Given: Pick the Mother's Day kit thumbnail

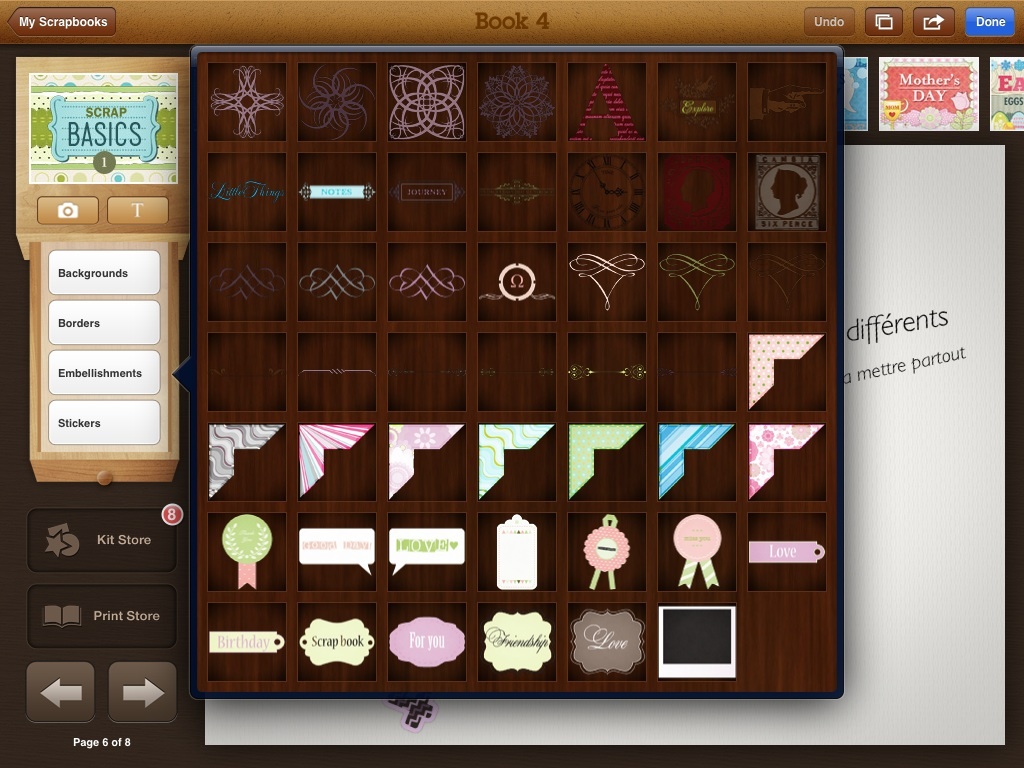Looking at the screenshot, I should click(x=928, y=93).
